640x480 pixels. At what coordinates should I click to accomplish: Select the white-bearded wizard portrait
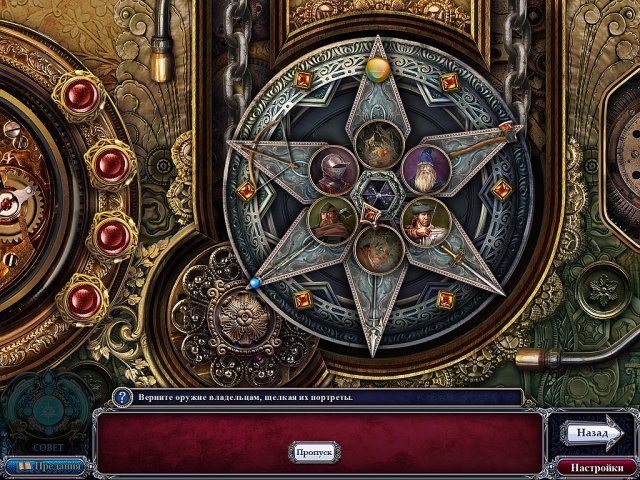[x=427, y=169]
